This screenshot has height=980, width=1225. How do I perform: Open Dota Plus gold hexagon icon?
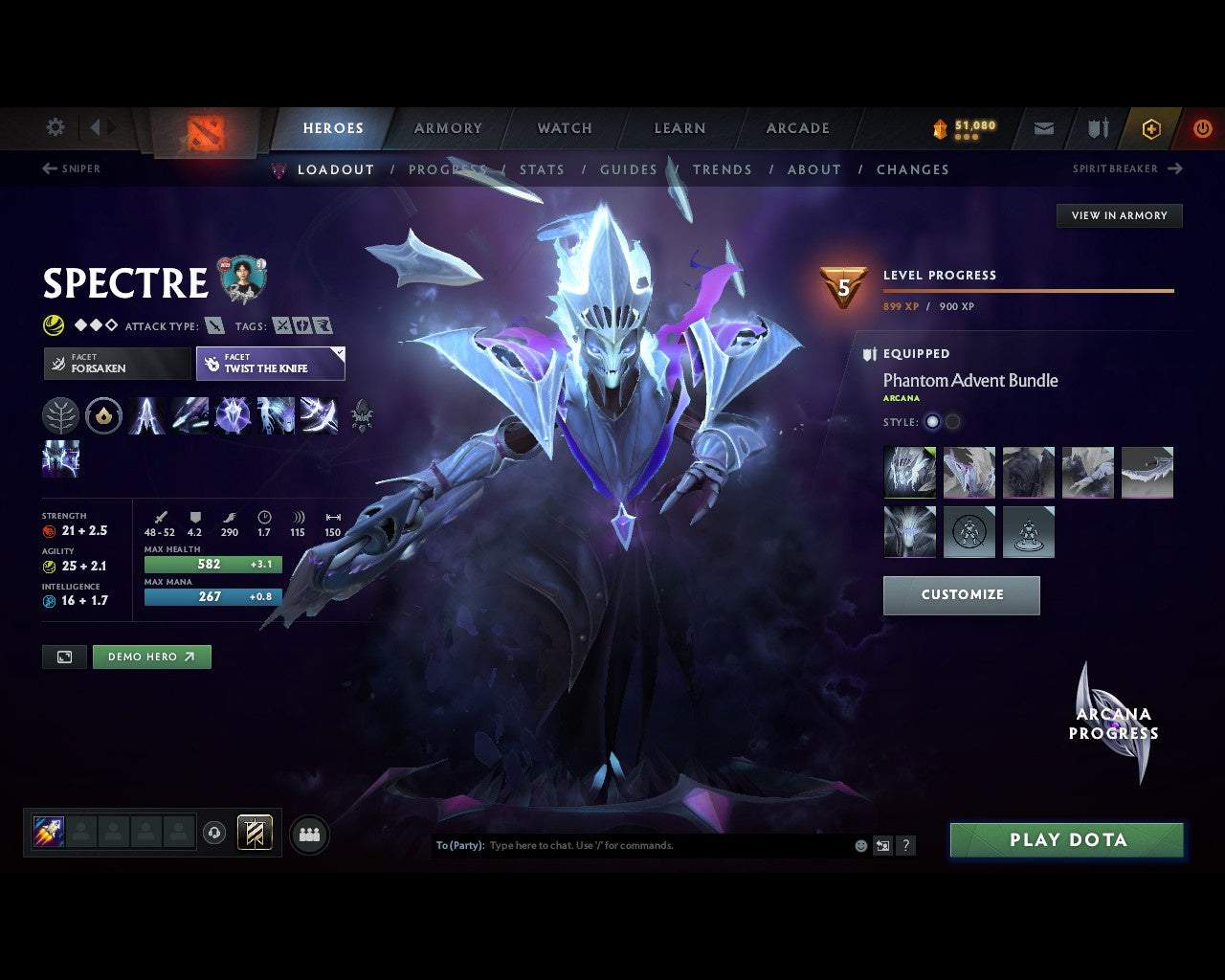click(1151, 127)
